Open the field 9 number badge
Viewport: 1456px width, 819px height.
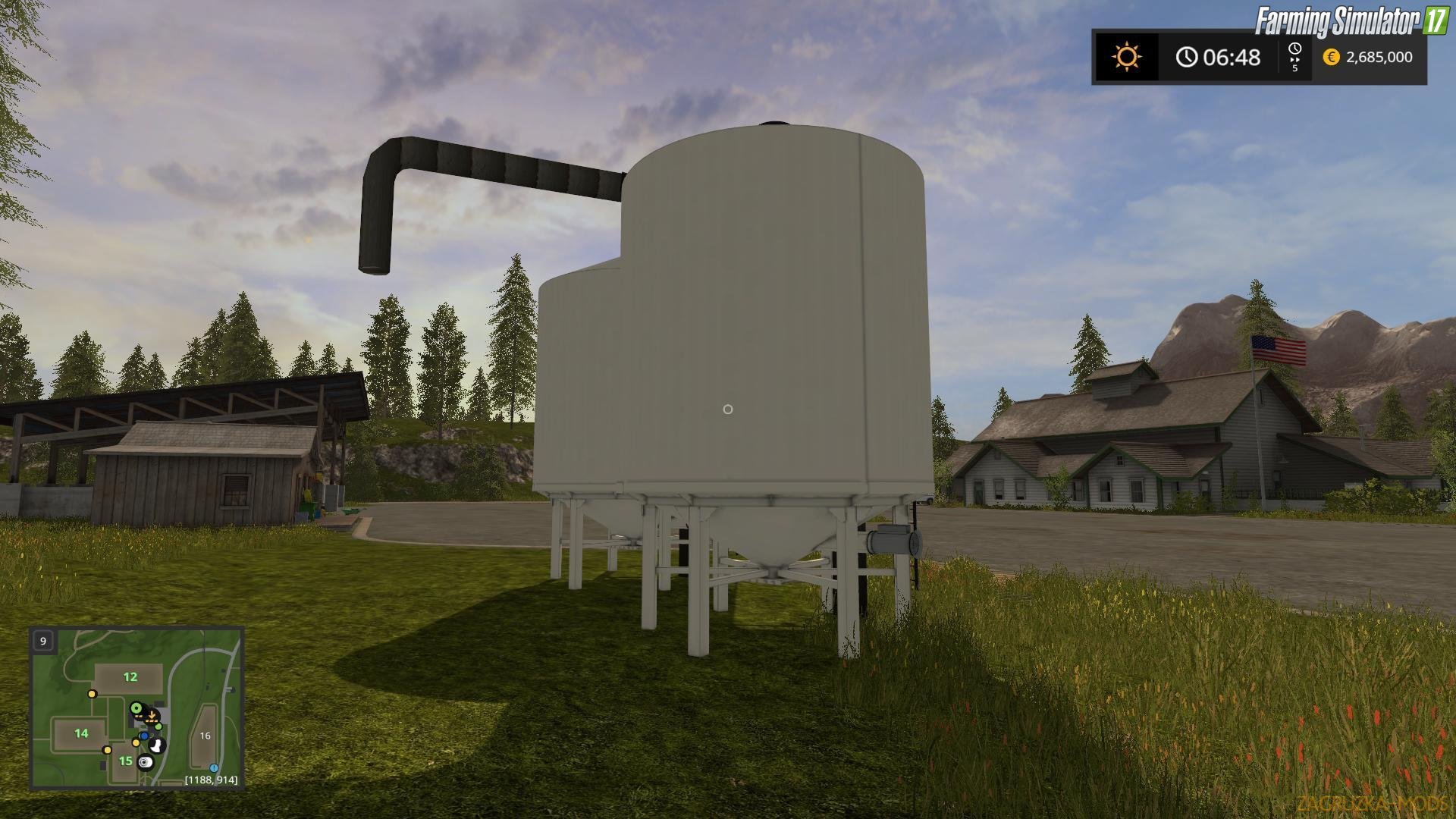(x=42, y=641)
